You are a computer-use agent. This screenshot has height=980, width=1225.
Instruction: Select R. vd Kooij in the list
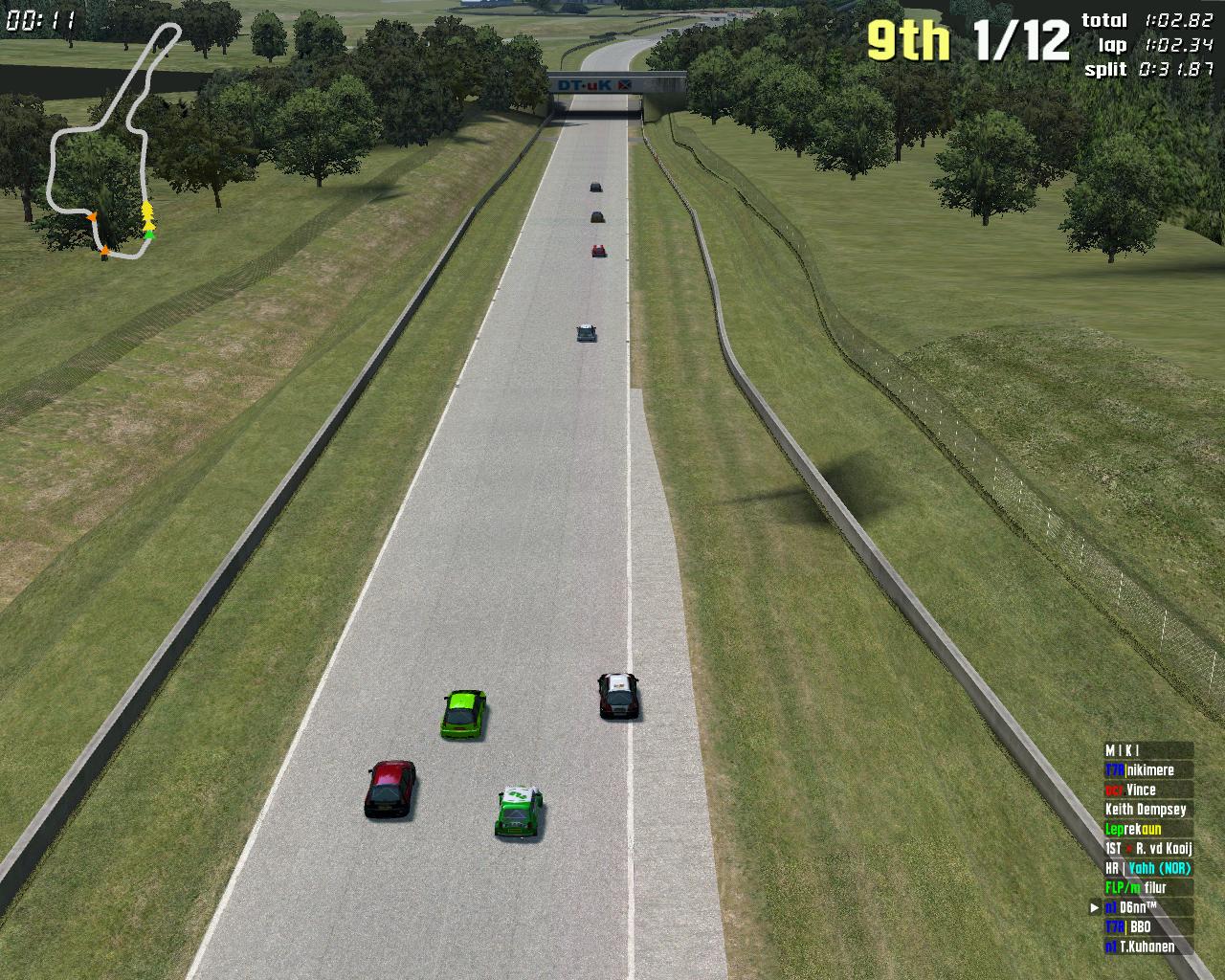1147,849
